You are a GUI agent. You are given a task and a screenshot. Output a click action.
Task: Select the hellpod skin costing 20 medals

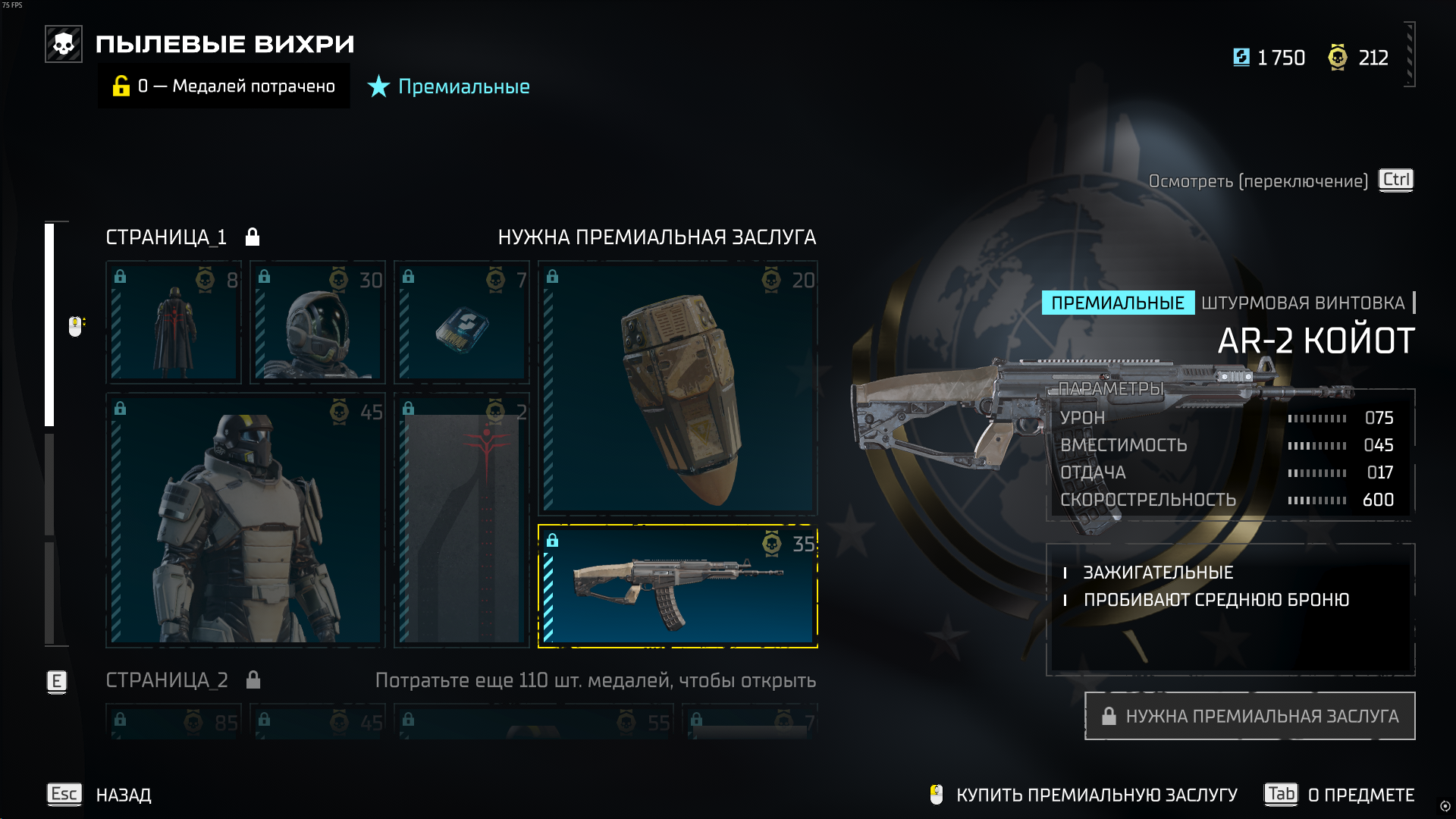pos(678,388)
